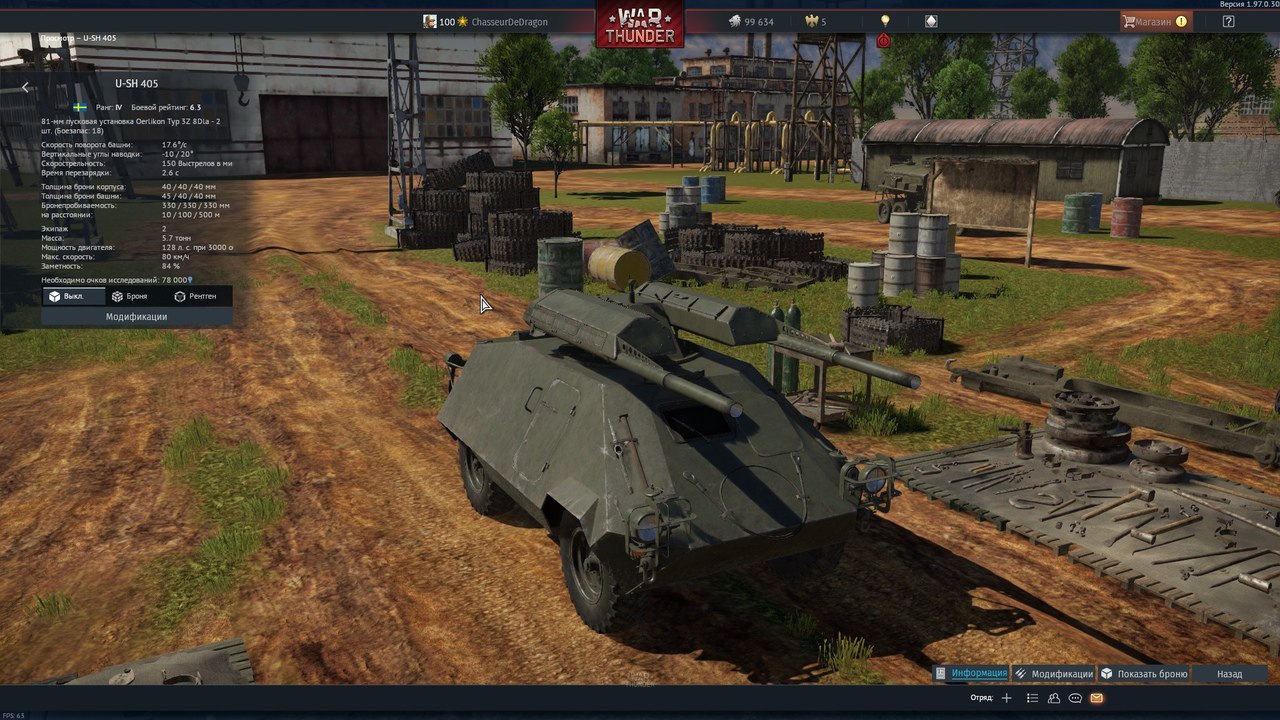
Task: Open the friends icon in the bottom bar
Action: [1054, 698]
